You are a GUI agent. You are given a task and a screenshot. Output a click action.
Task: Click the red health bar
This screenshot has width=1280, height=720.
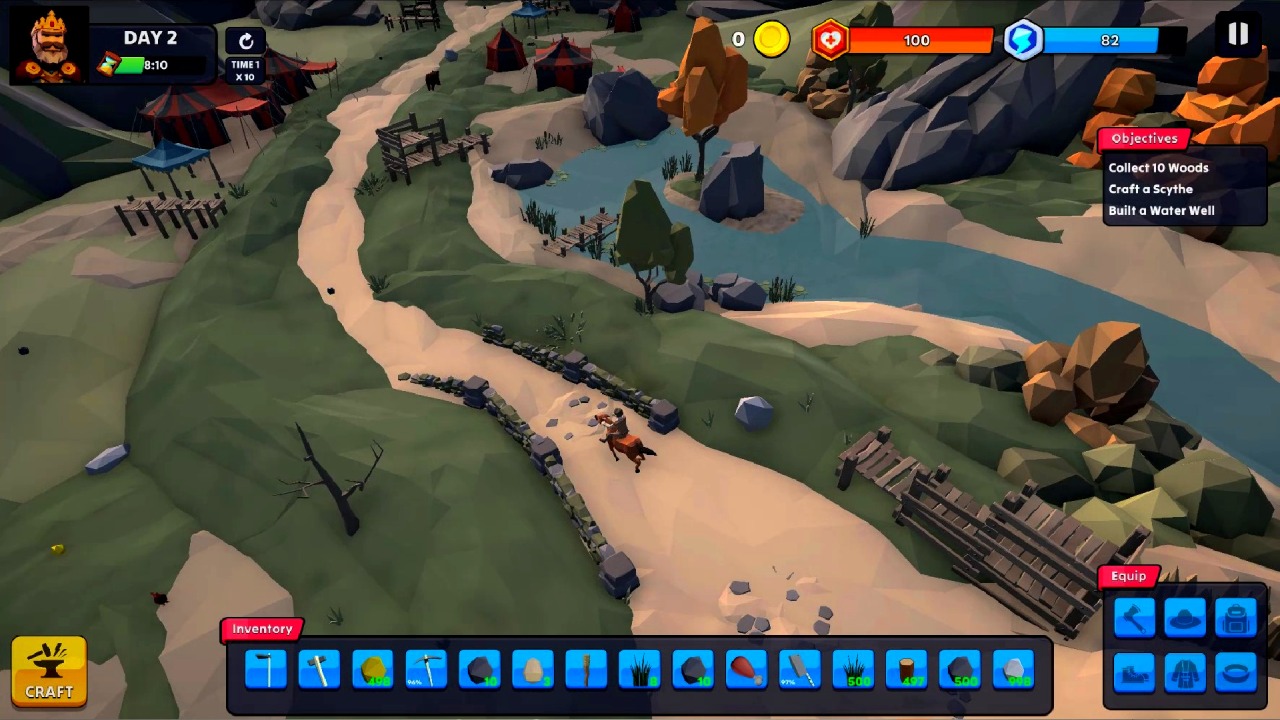click(x=915, y=40)
